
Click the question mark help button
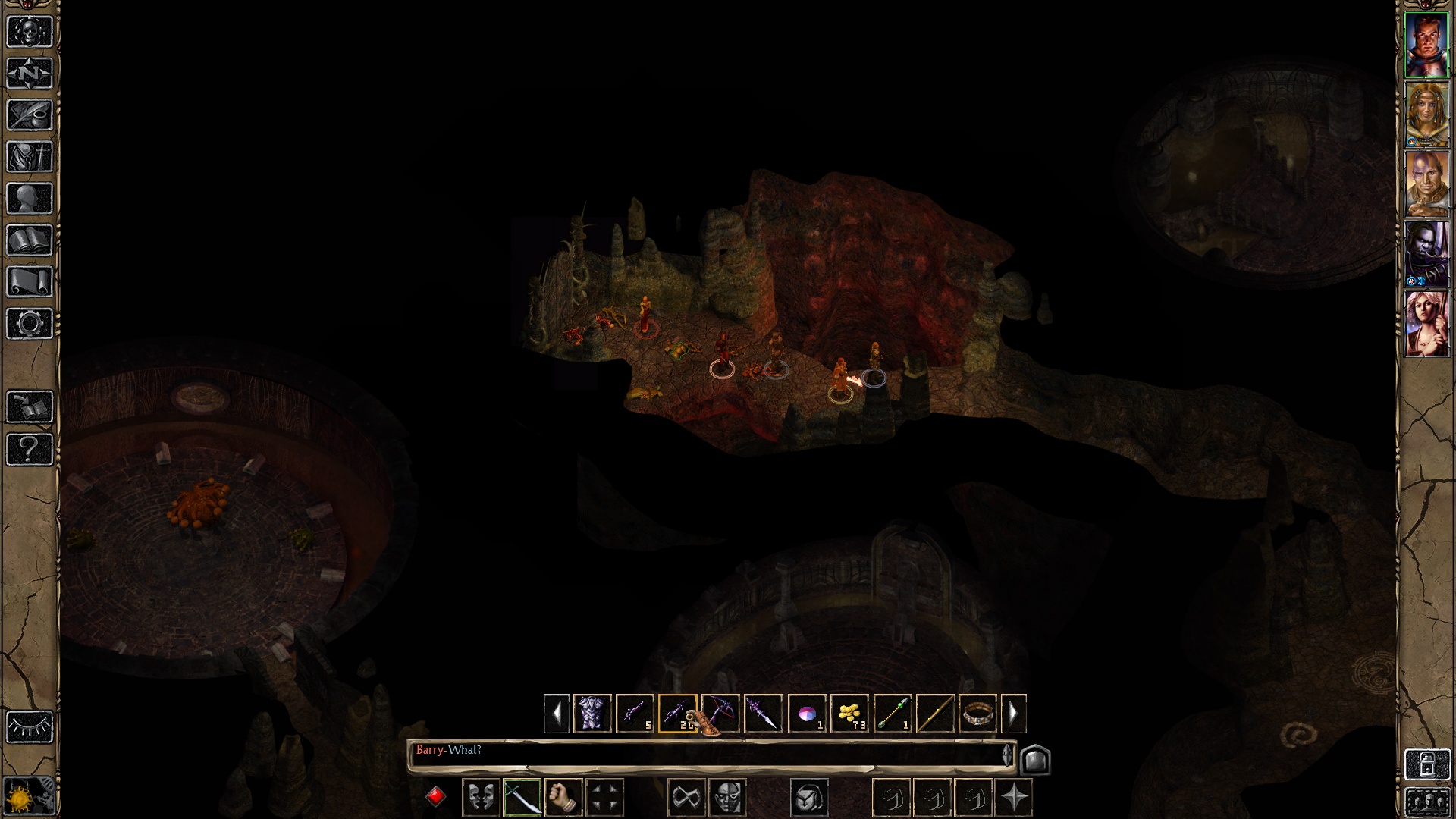click(30, 449)
